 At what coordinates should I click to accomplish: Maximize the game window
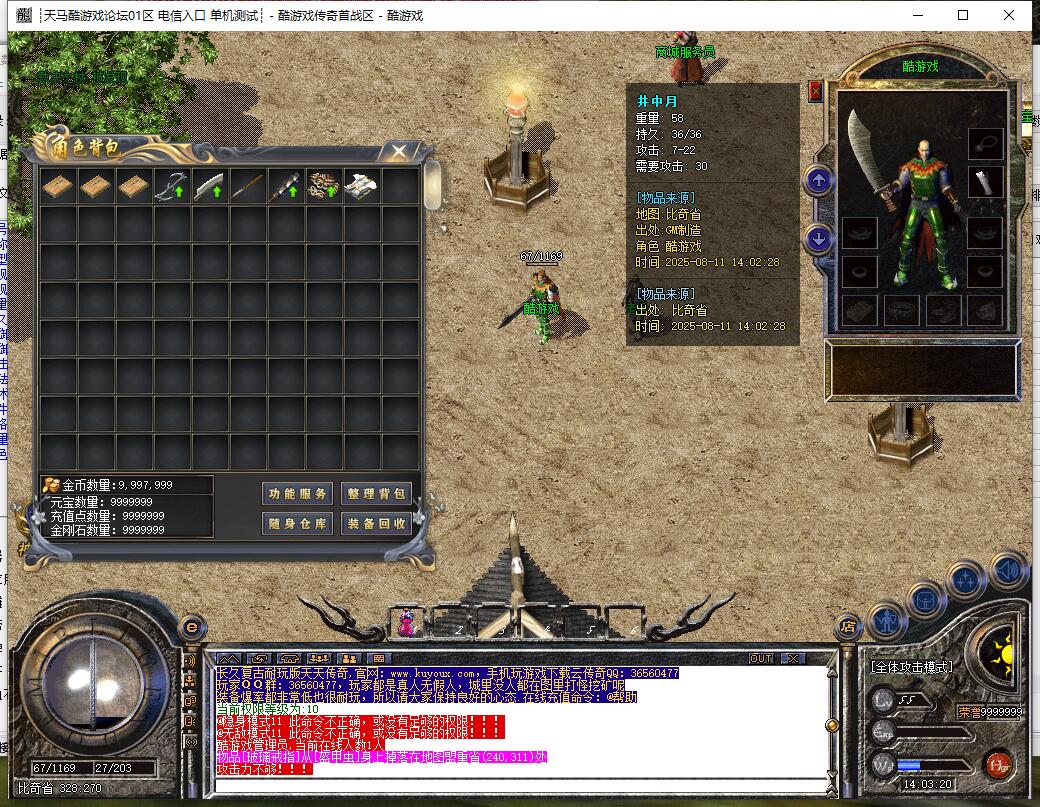[x=963, y=15]
